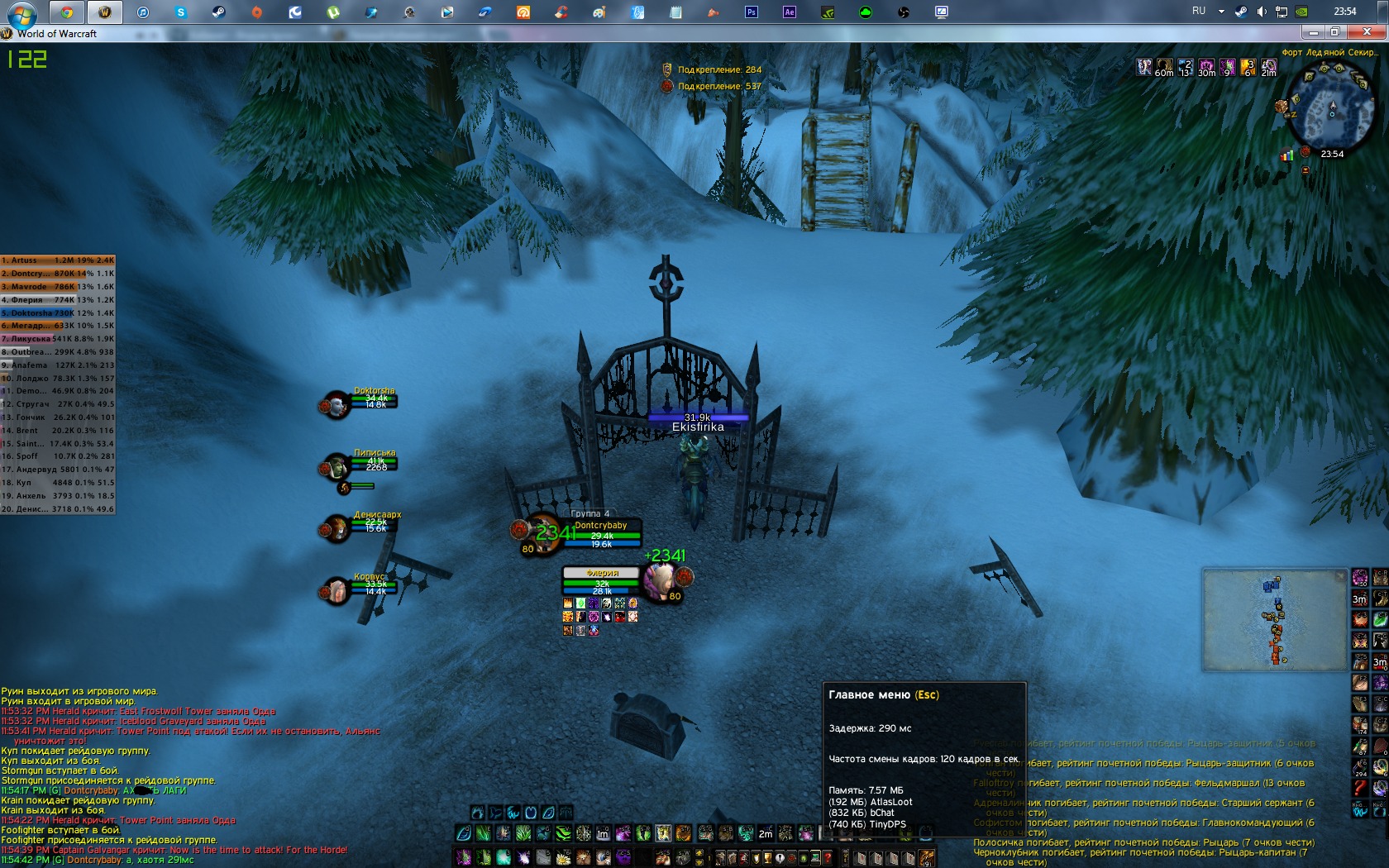1389x868 pixels.
Task: Activate the ability on cooldown showing 2m
Action: tap(766, 833)
